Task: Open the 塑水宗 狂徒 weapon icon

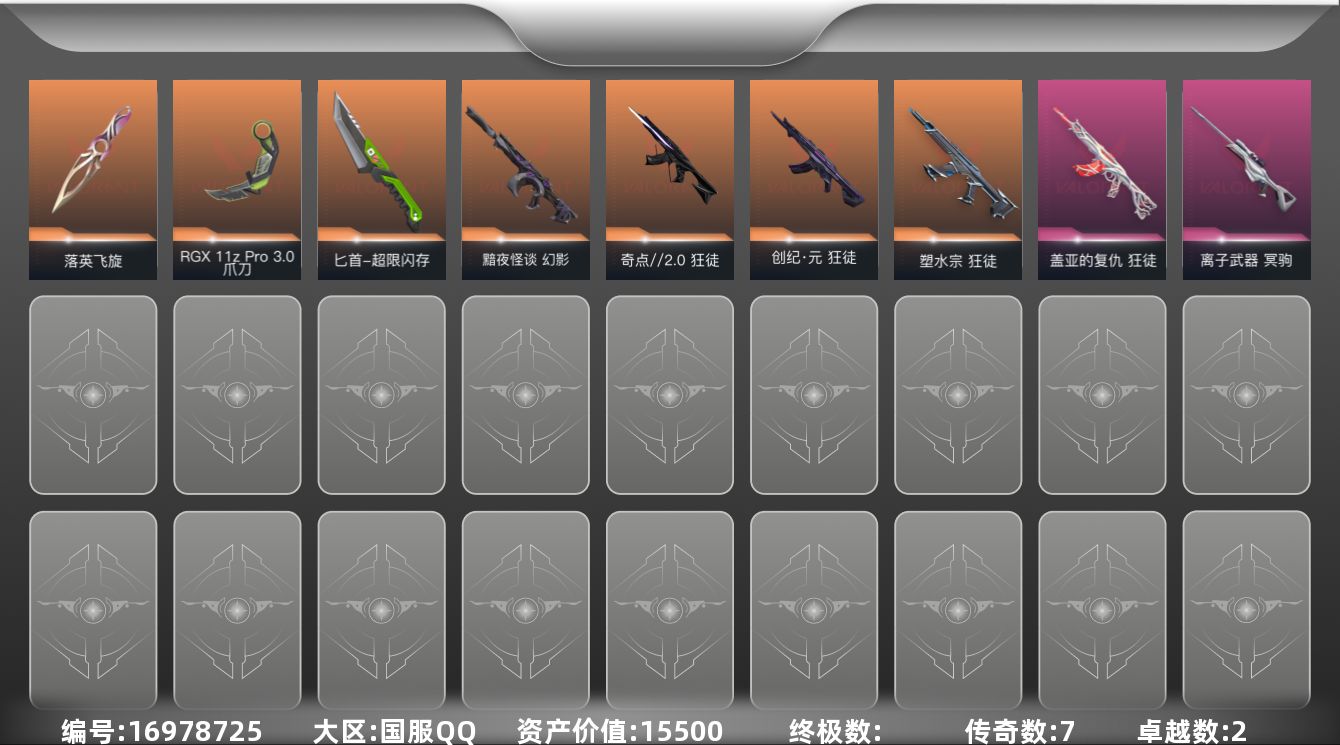Action: click(957, 160)
